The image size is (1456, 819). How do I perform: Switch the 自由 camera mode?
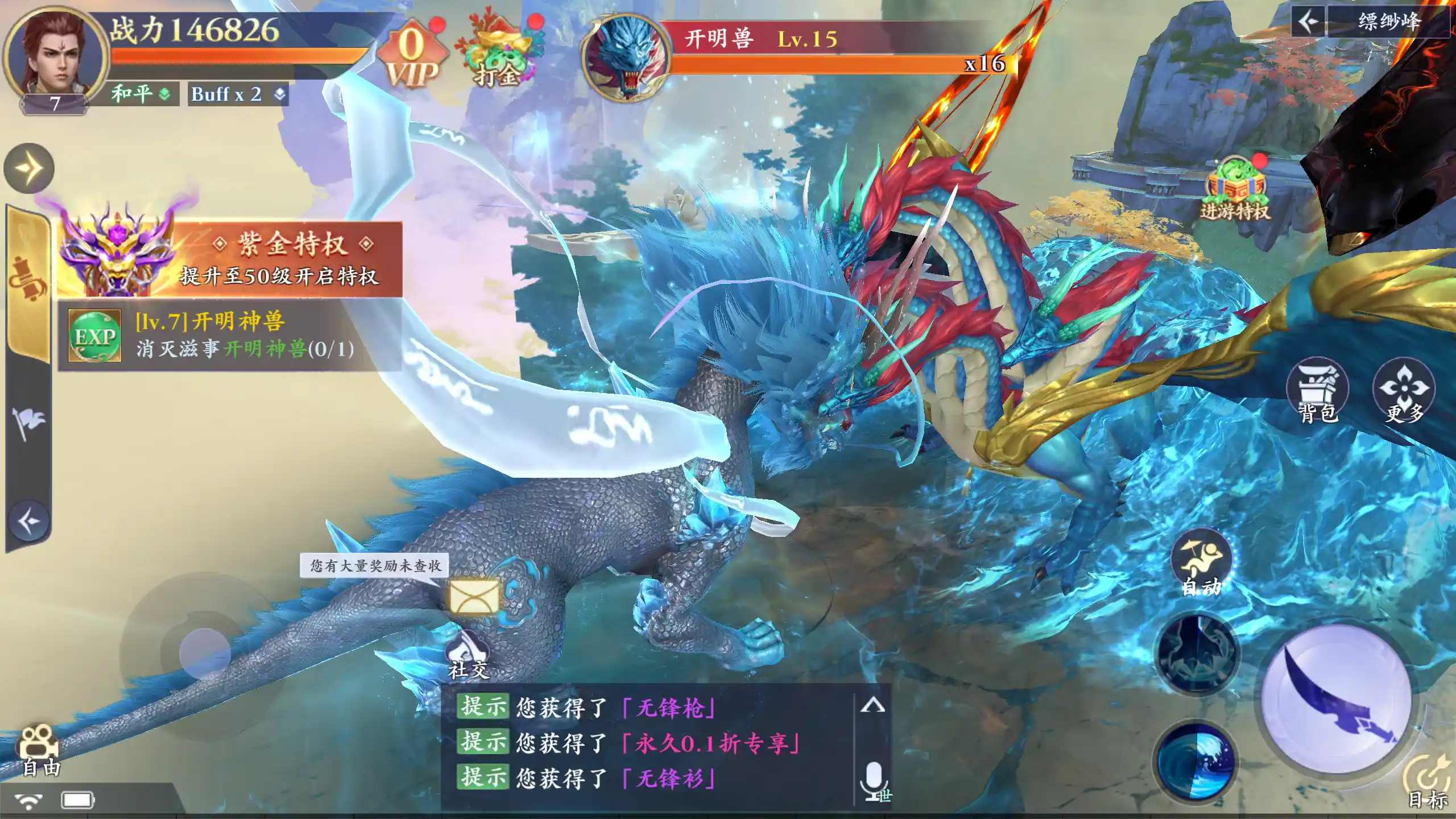click(x=40, y=751)
